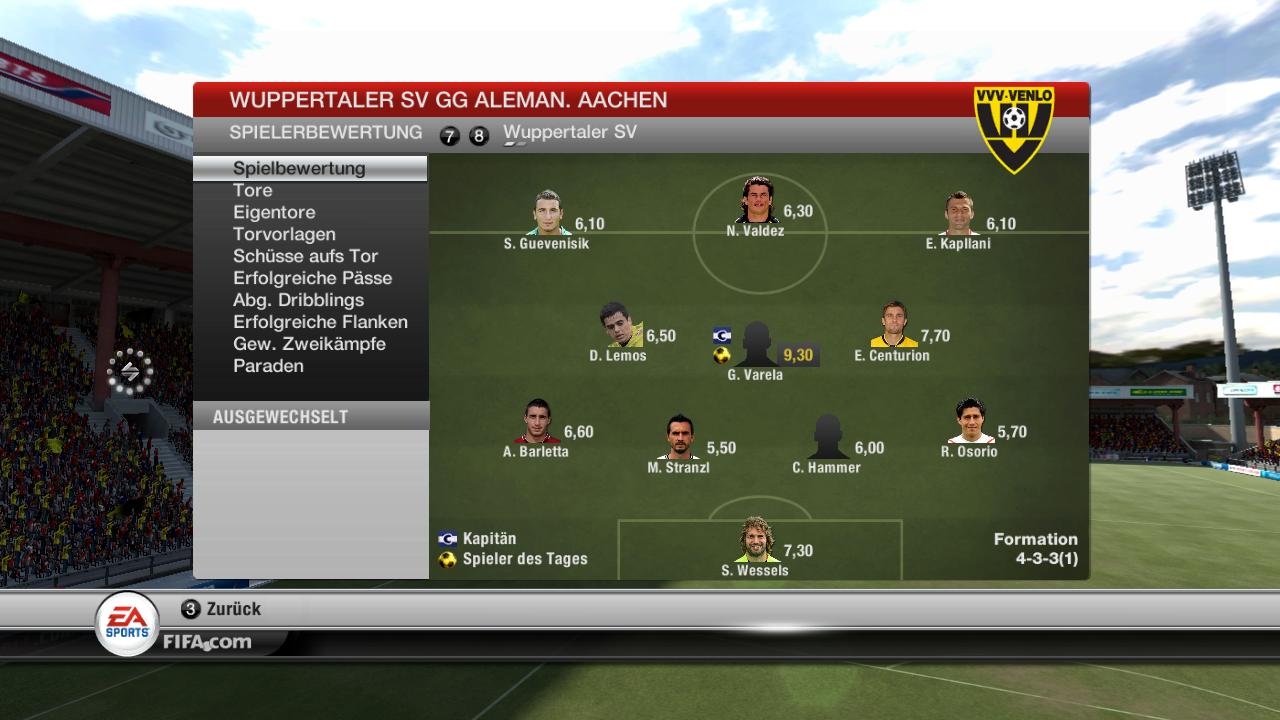Select E. Centurion's portrait

[892, 326]
